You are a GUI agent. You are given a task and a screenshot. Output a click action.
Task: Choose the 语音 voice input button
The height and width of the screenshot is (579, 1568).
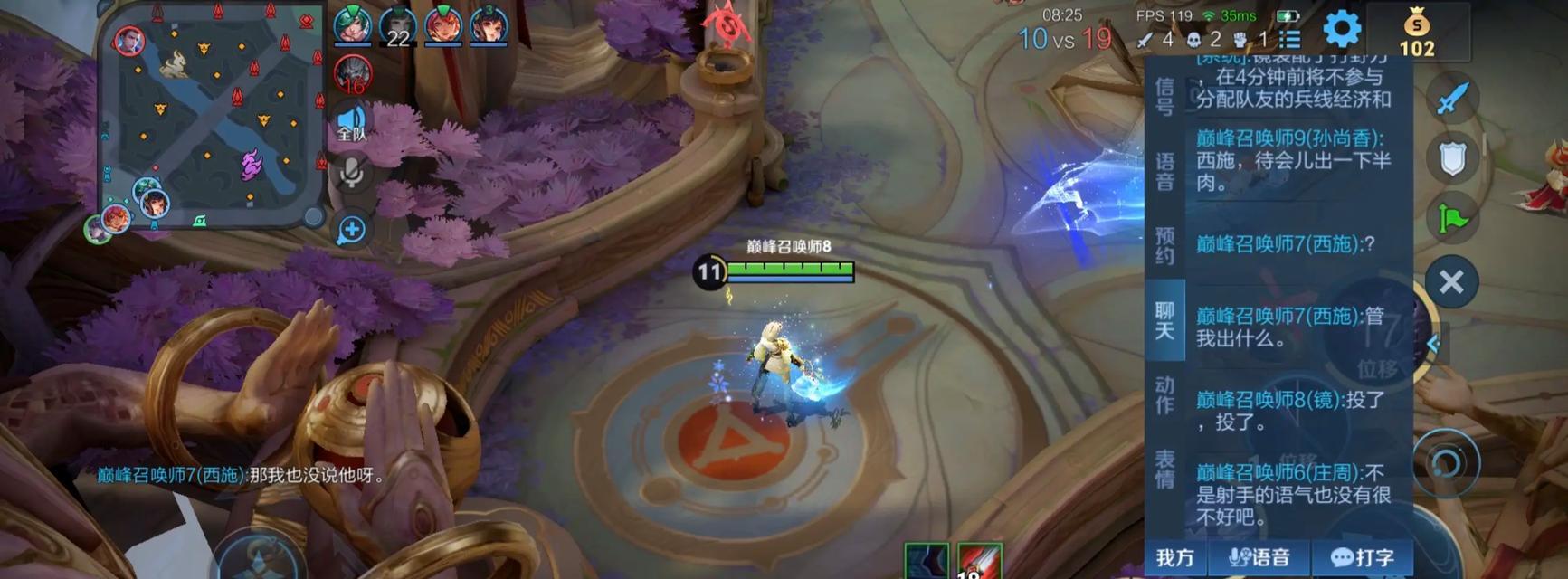[x=1259, y=557]
